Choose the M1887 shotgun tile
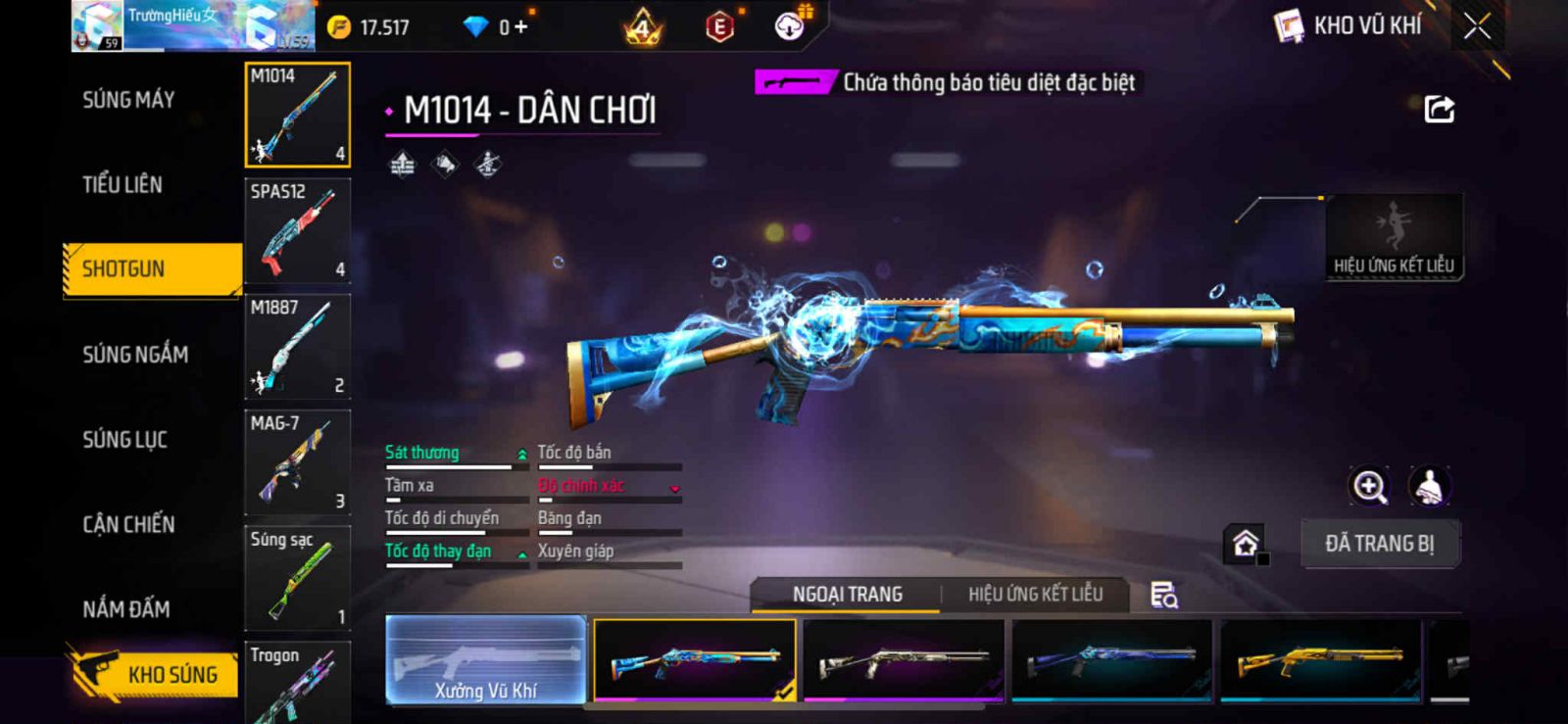1568x724 pixels. pyautogui.click(x=297, y=346)
